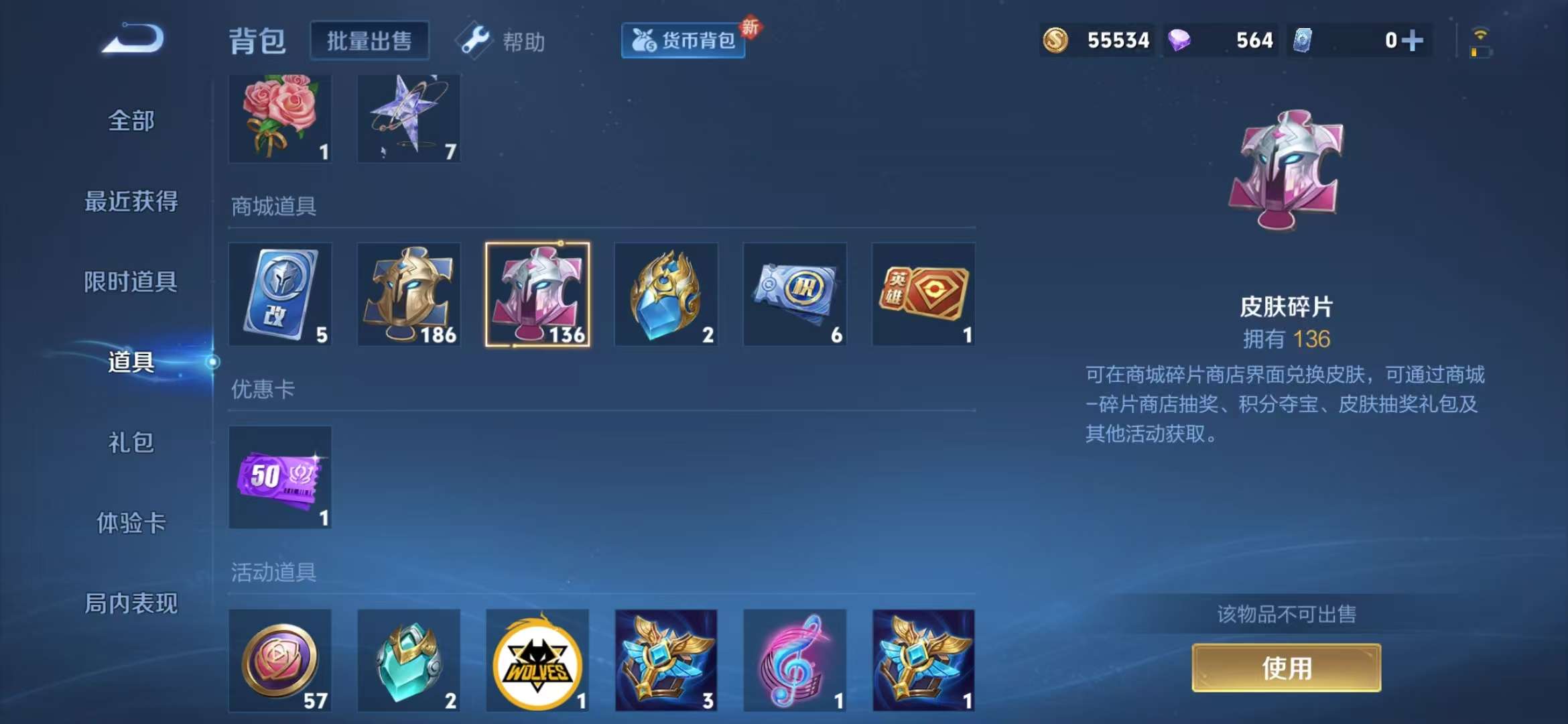The height and width of the screenshot is (724, 1568).
Task: Select the blue gem crown item
Action: (x=665, y=294)
